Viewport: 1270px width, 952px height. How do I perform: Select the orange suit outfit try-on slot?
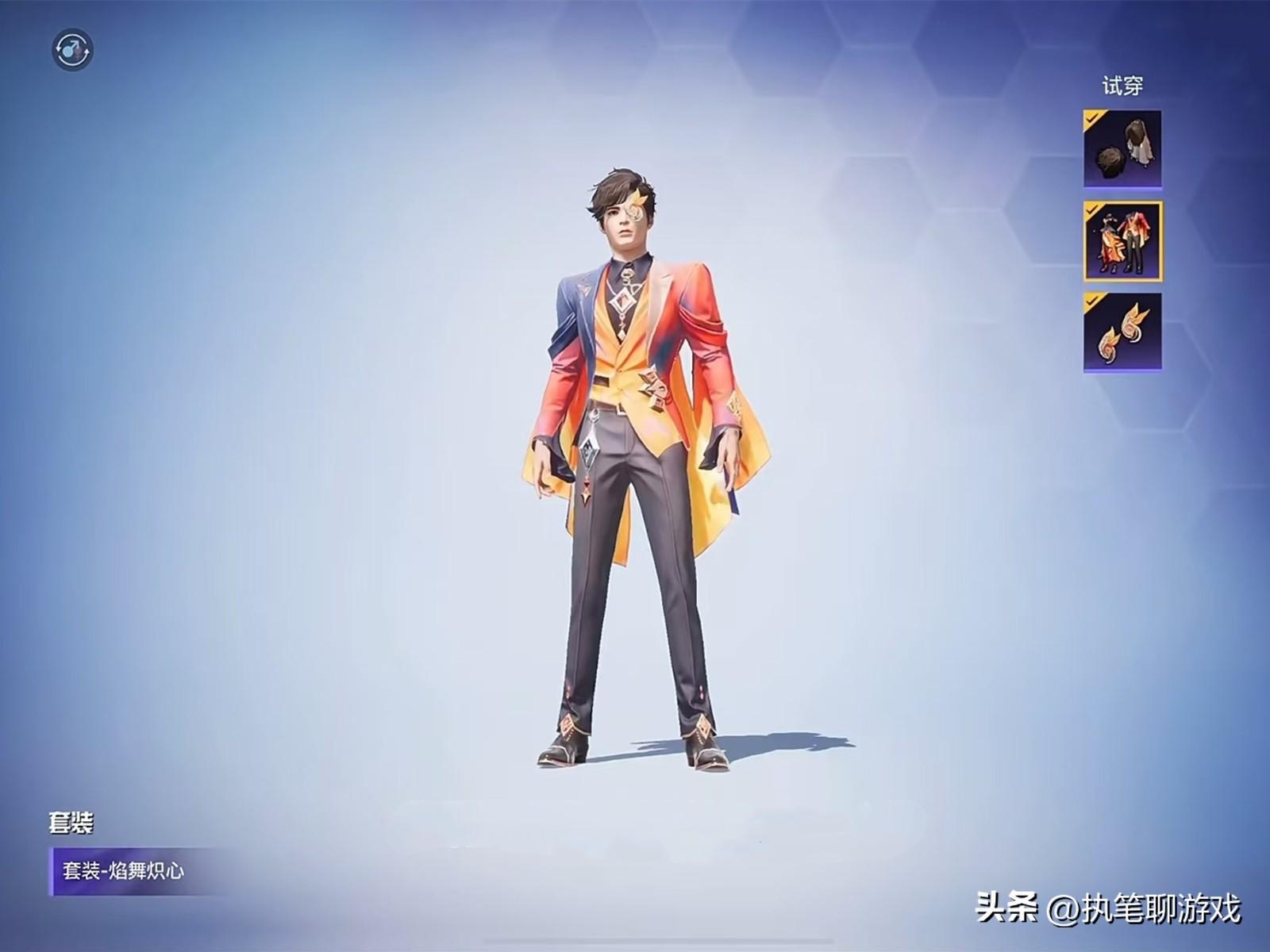(x=1122, y=241)
